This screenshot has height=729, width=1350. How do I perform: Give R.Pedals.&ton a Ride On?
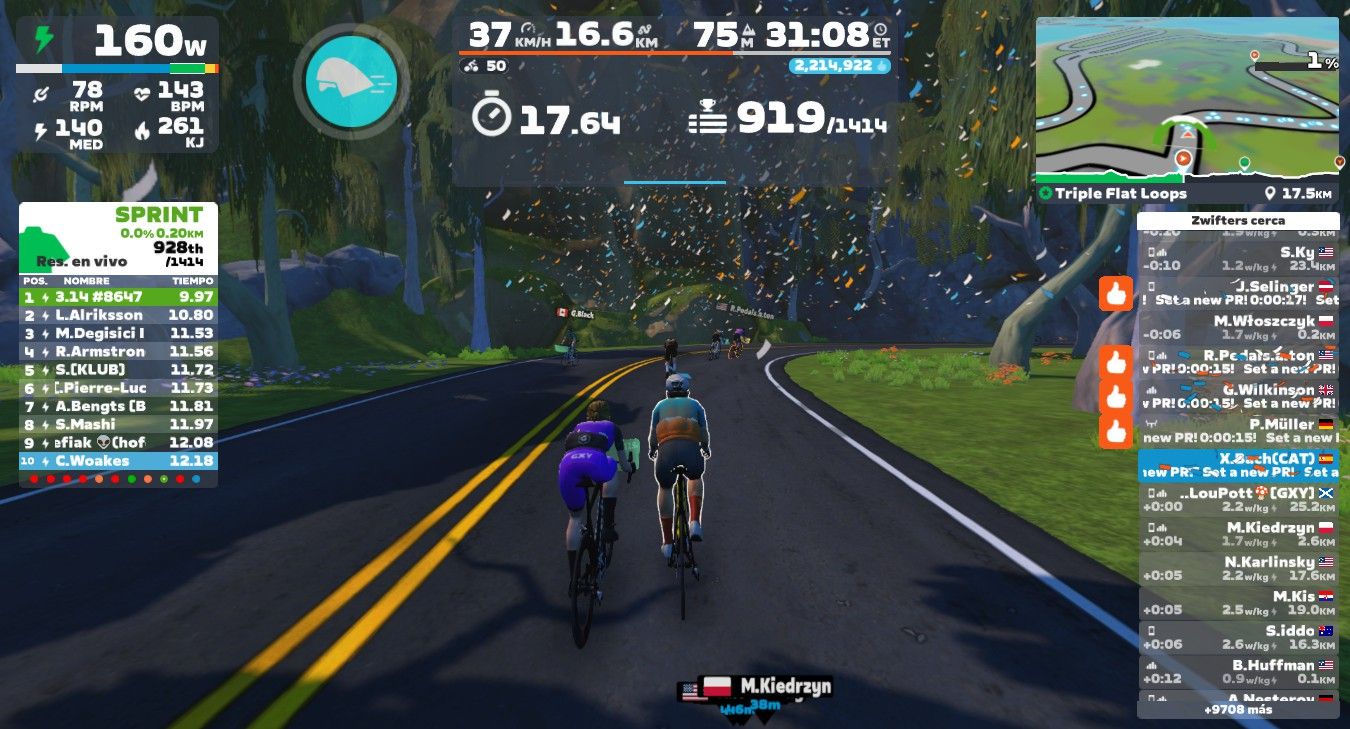(1115, 362)
